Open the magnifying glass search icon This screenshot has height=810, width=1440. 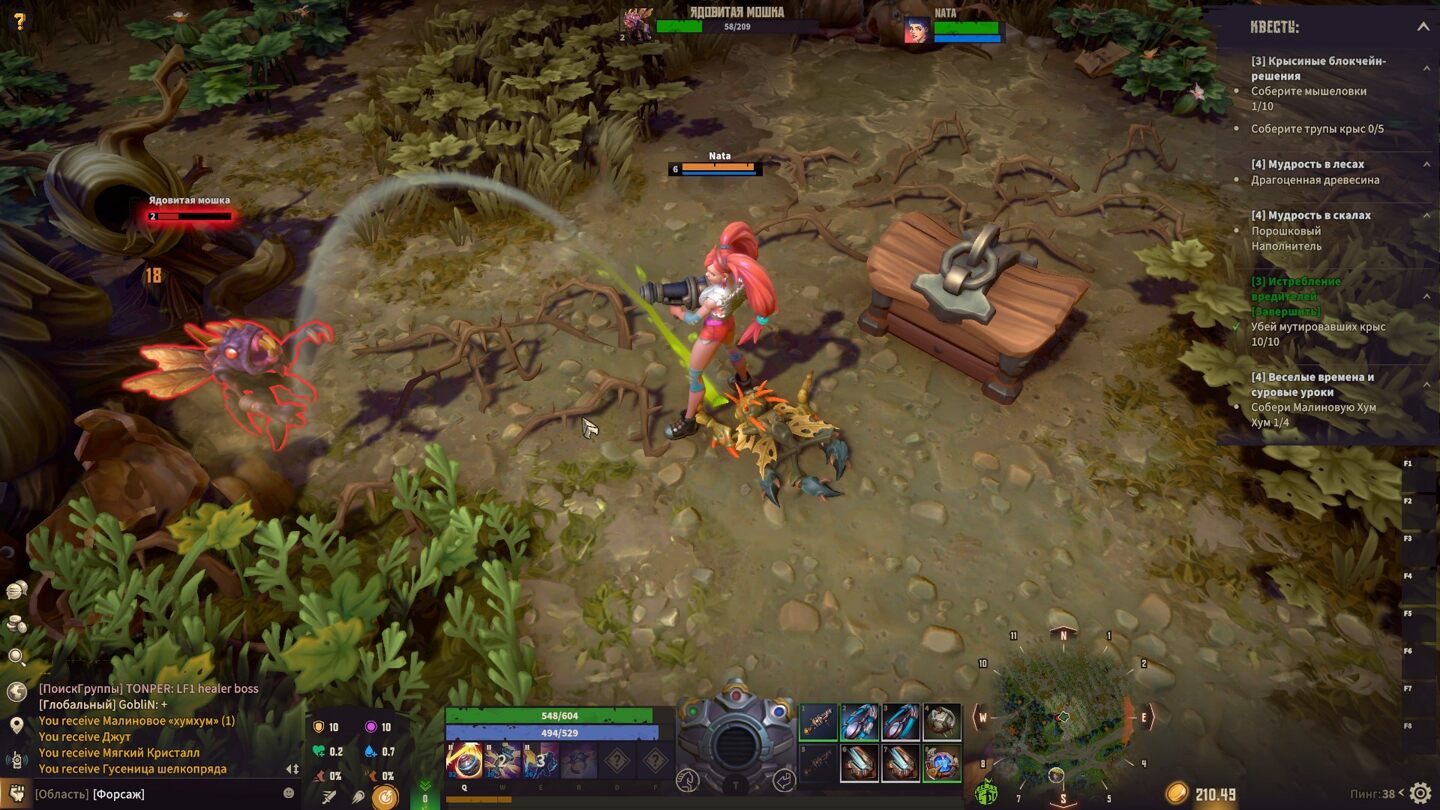(x=17, y=657)
